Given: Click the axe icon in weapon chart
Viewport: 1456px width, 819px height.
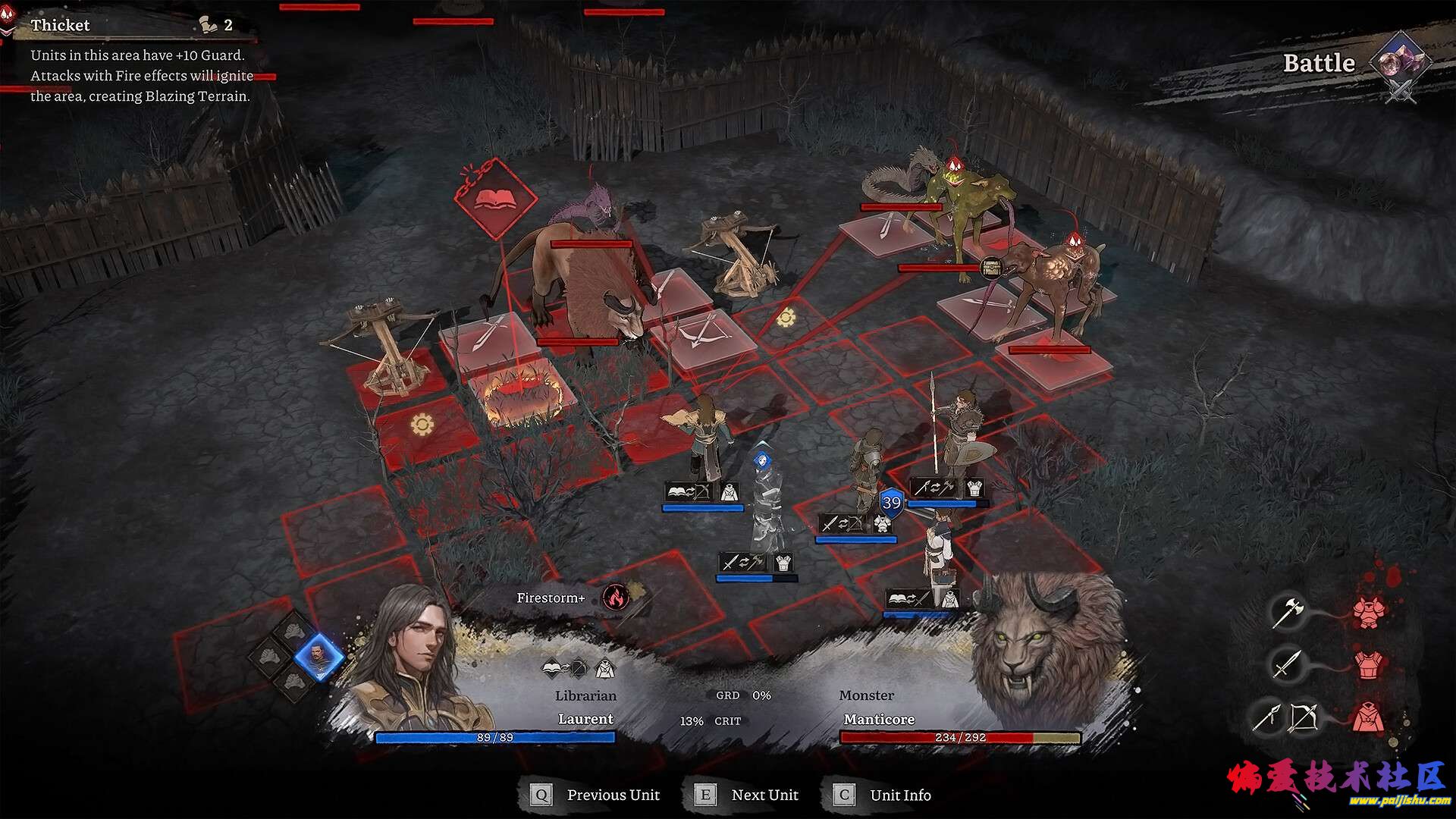Looking at the screenshot, I should pos(1287,611).
